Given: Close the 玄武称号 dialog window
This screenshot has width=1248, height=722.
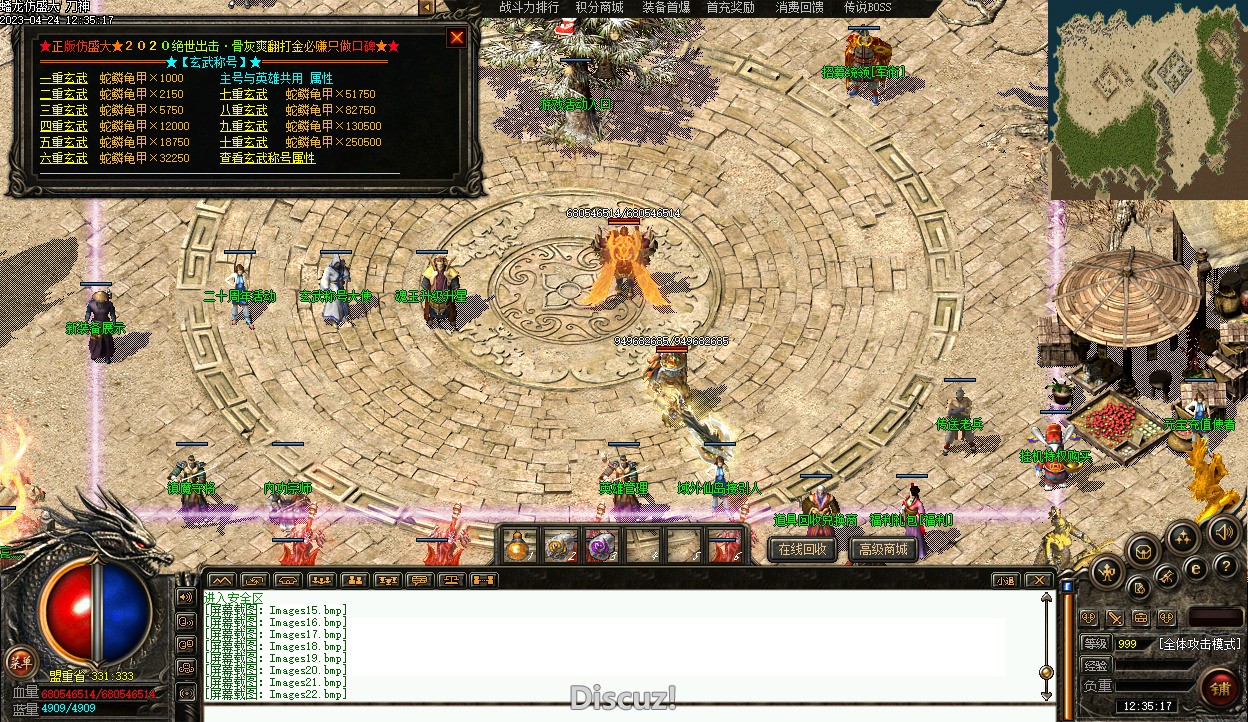Looking at the screenshot, I should 457,38.
